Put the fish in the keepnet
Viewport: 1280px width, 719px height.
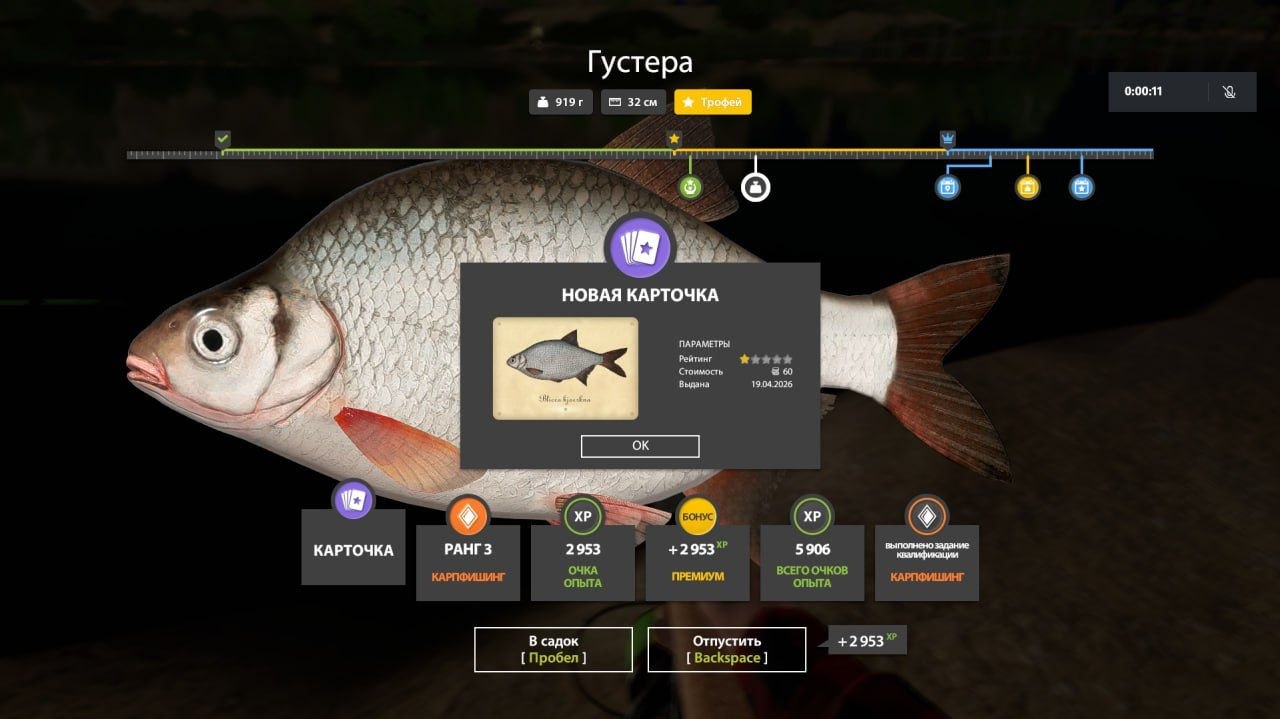pyautogui.click(x=553, y=649)
